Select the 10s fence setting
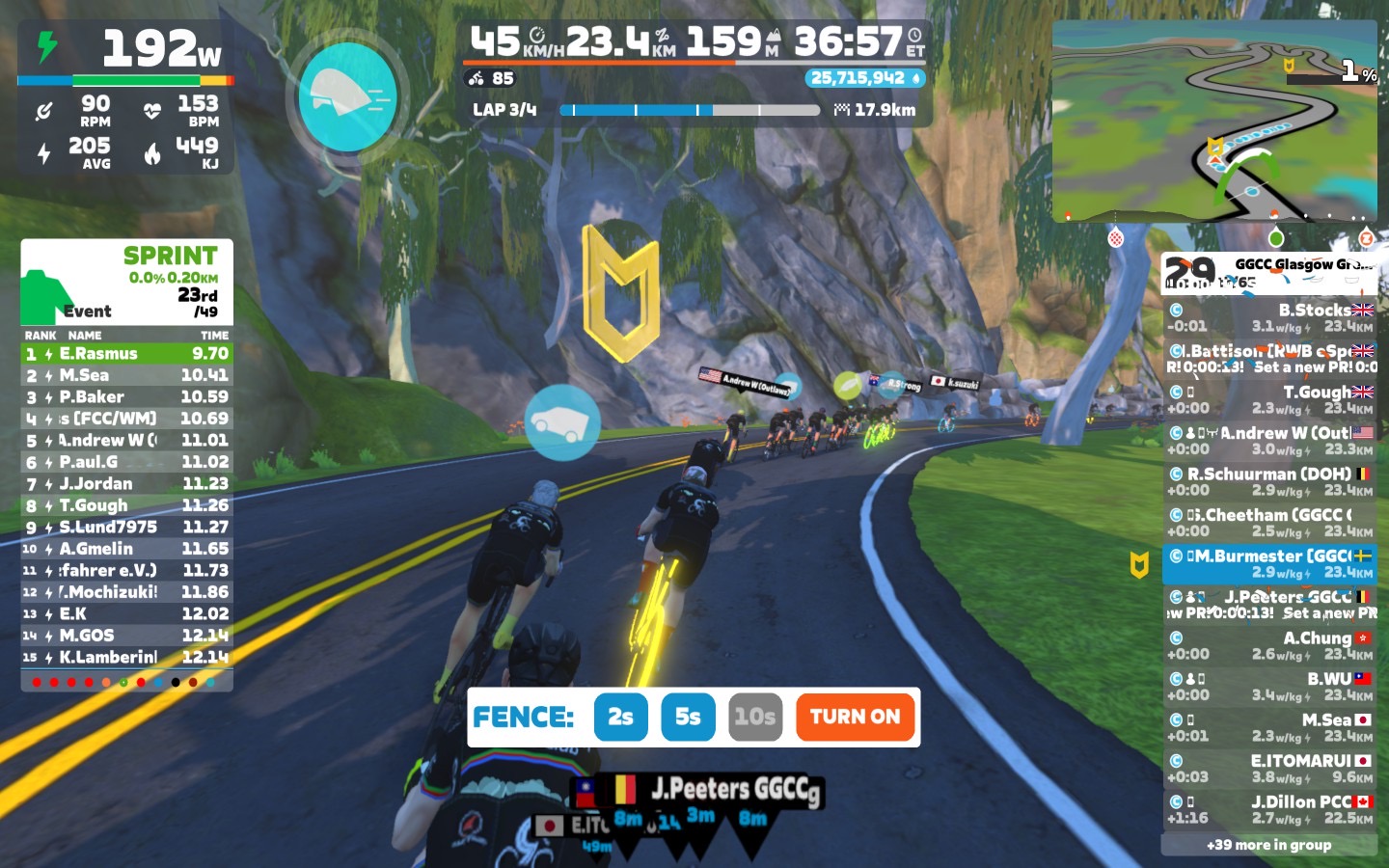This screenshot has height=868, width=1389. coord(754,717)
